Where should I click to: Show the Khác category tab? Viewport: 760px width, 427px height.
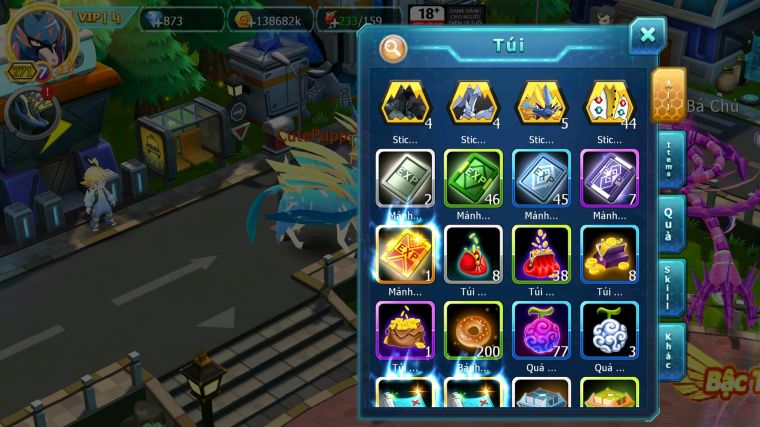coord(669,351)
